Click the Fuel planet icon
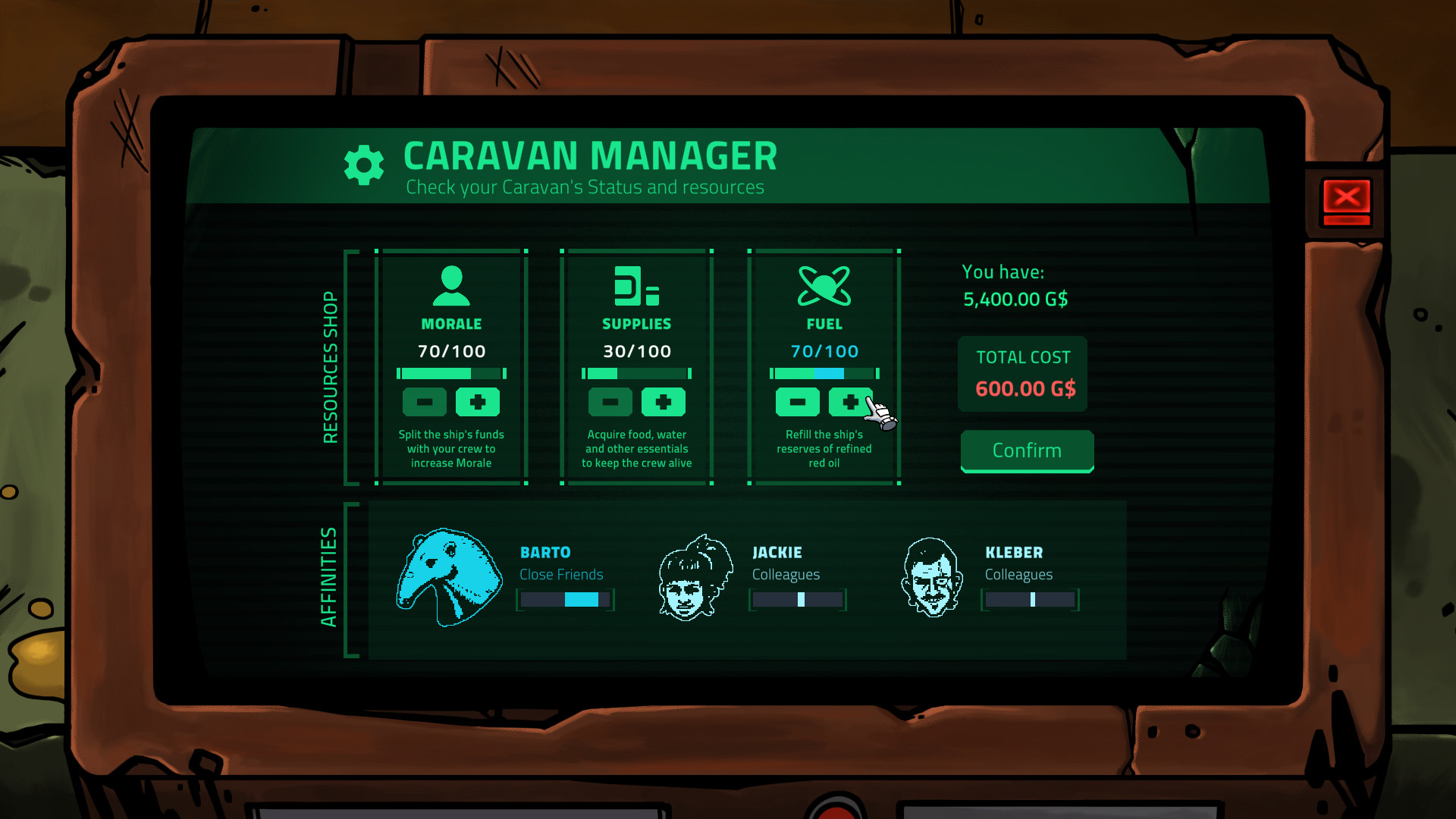This screenshot has height=819, width=1456. click(824, 284)
